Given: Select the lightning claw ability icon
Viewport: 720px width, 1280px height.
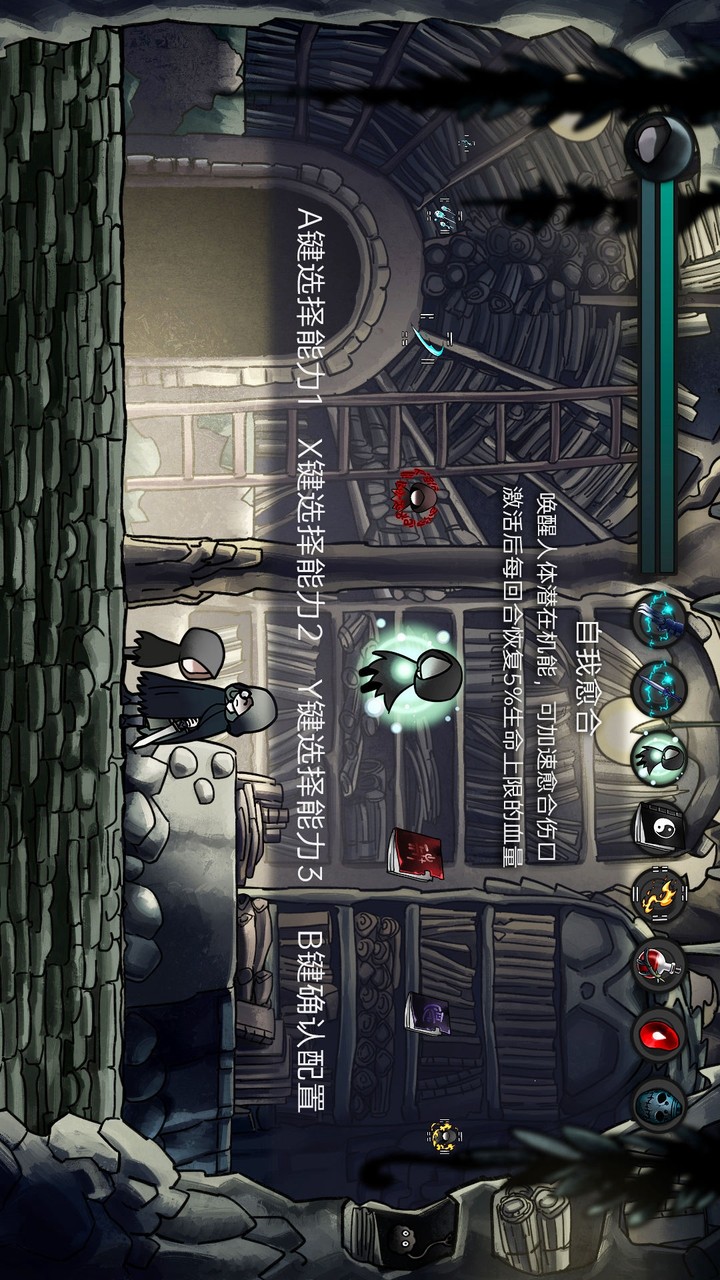Looking at the screenshot, I should pos(659,620).
